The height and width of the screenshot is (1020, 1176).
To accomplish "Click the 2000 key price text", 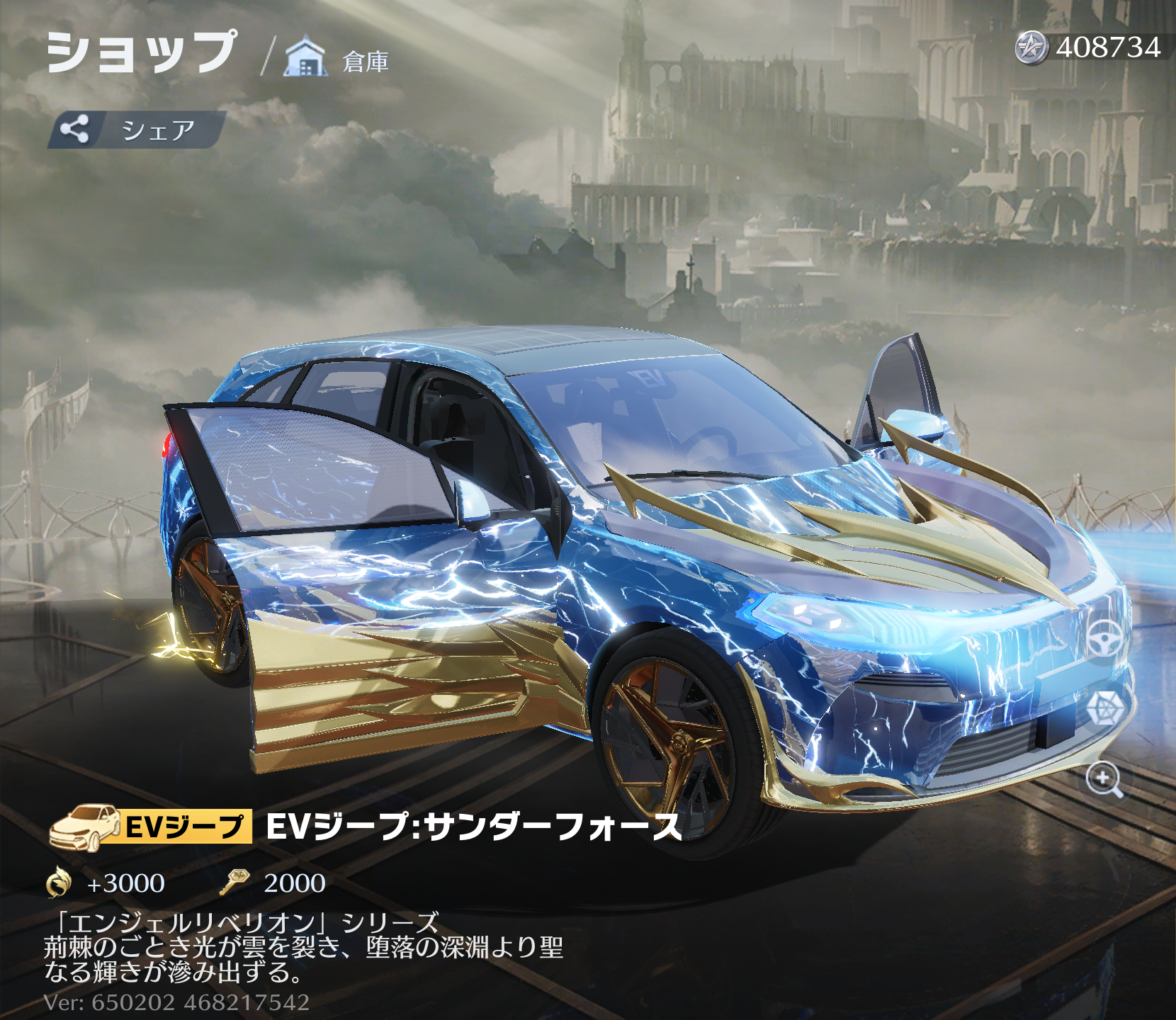I will (x=294, y=882).
